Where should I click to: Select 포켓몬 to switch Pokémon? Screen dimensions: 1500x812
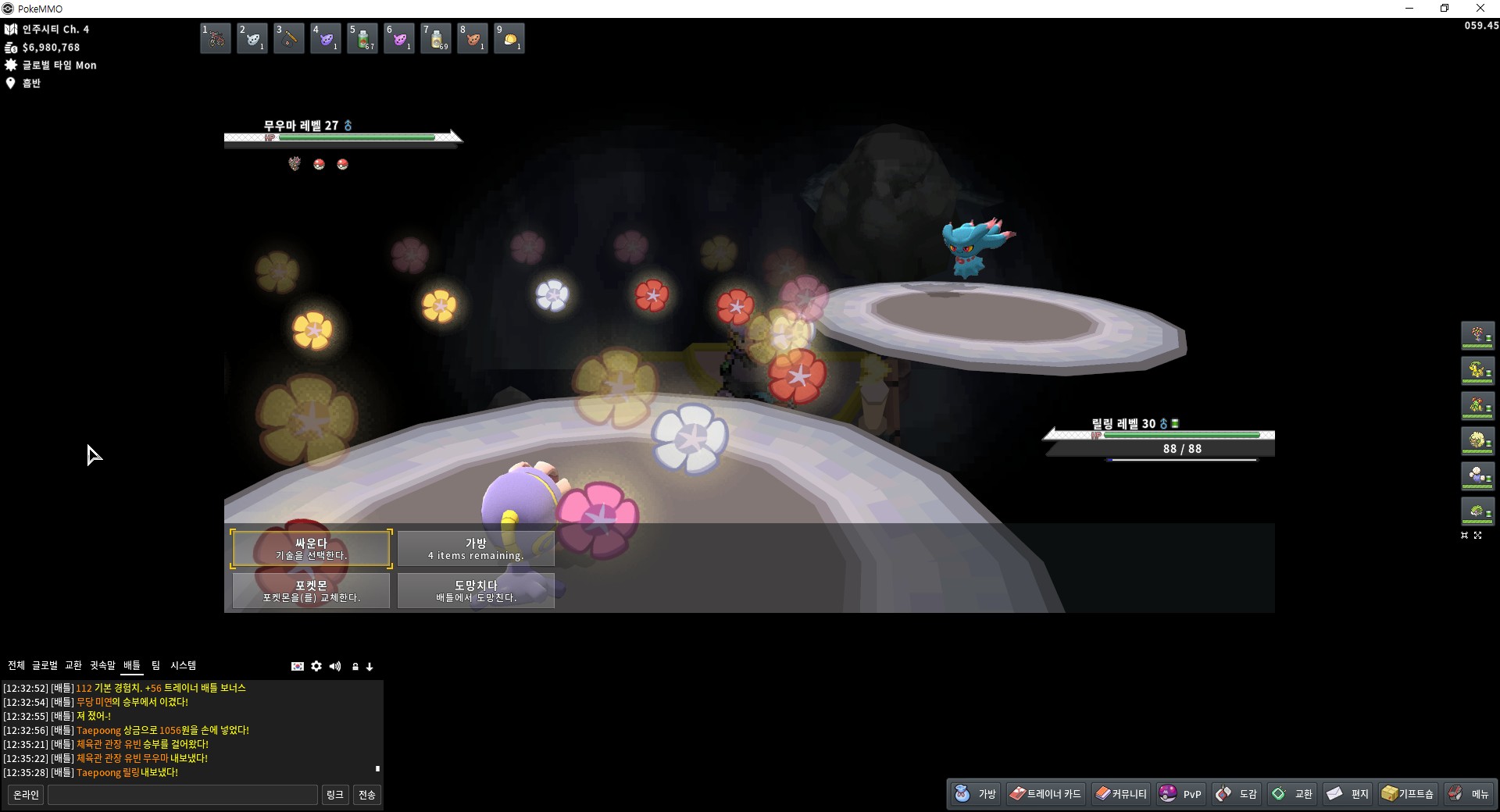coord(311,591)
